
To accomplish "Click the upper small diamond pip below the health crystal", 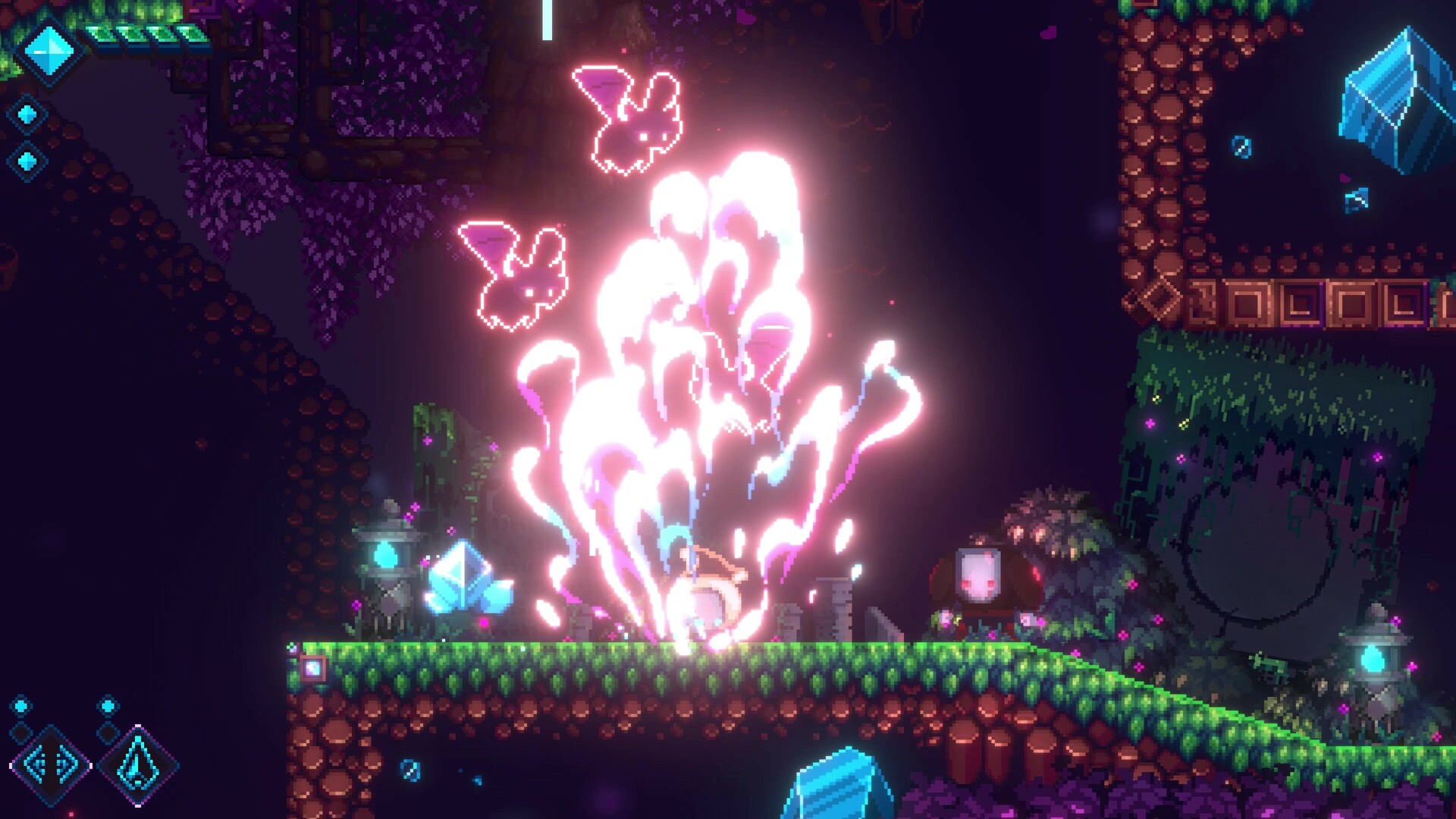I will [27, 112].
